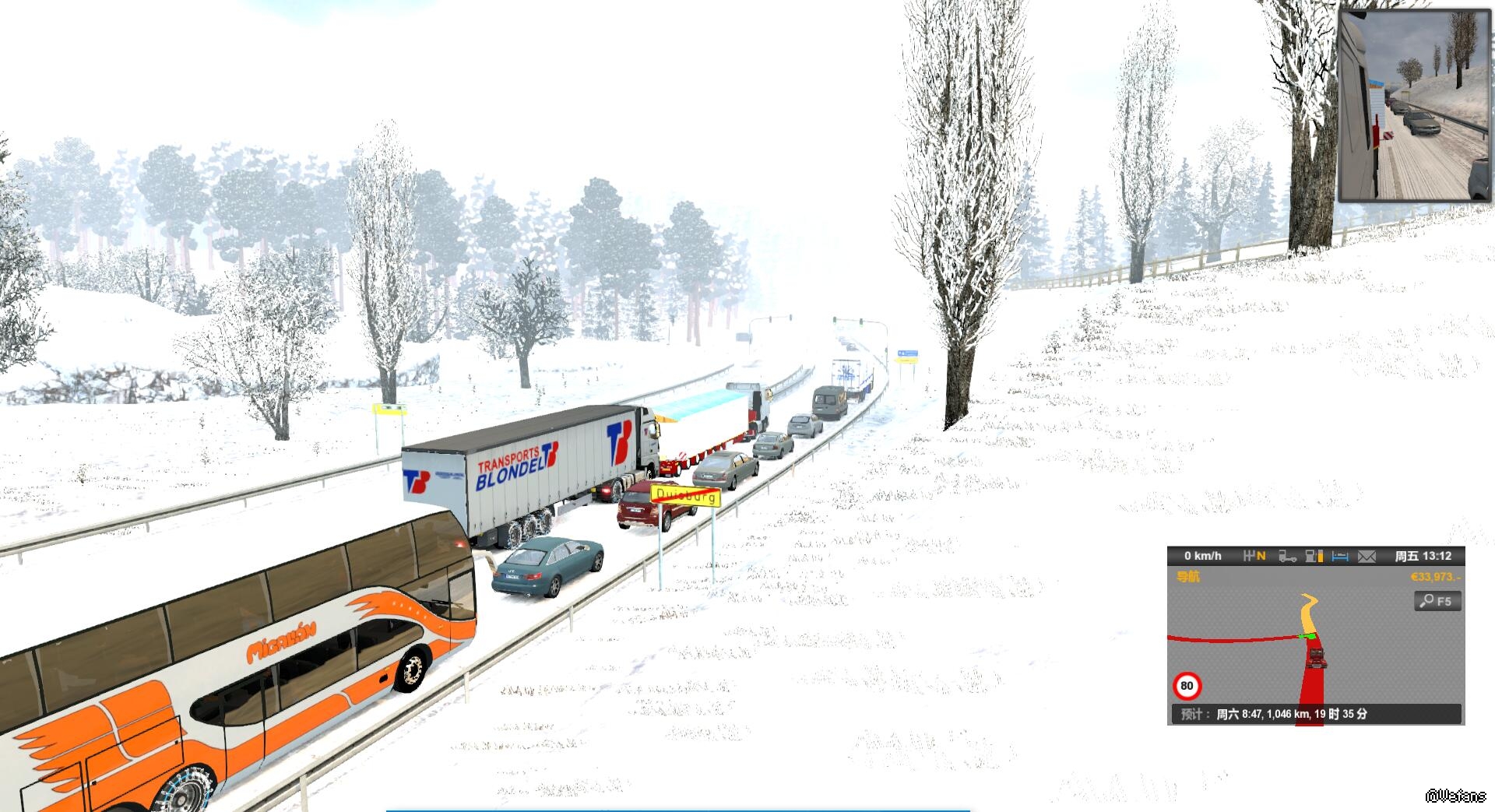Screen dimensions: 1495x812
Task: Open the truck damage status icon
Action: [x=1287, y=556]
